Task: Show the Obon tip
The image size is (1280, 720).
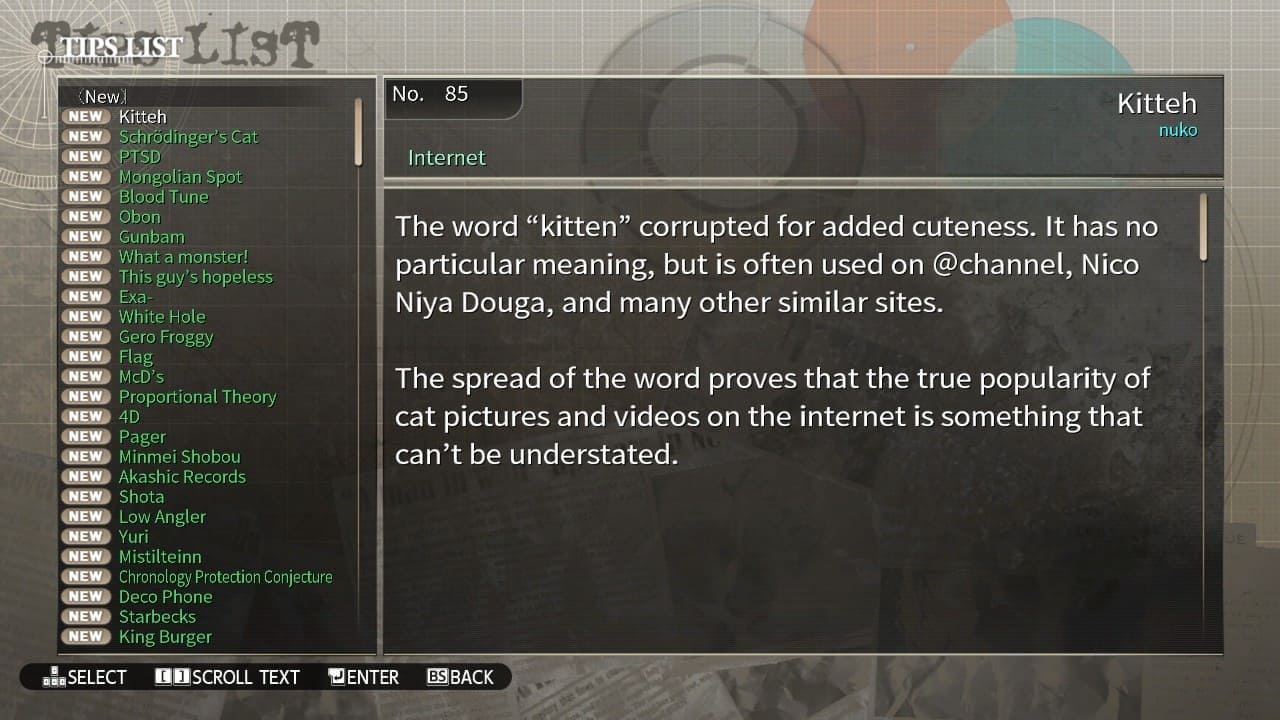Action: click(139, 217)
